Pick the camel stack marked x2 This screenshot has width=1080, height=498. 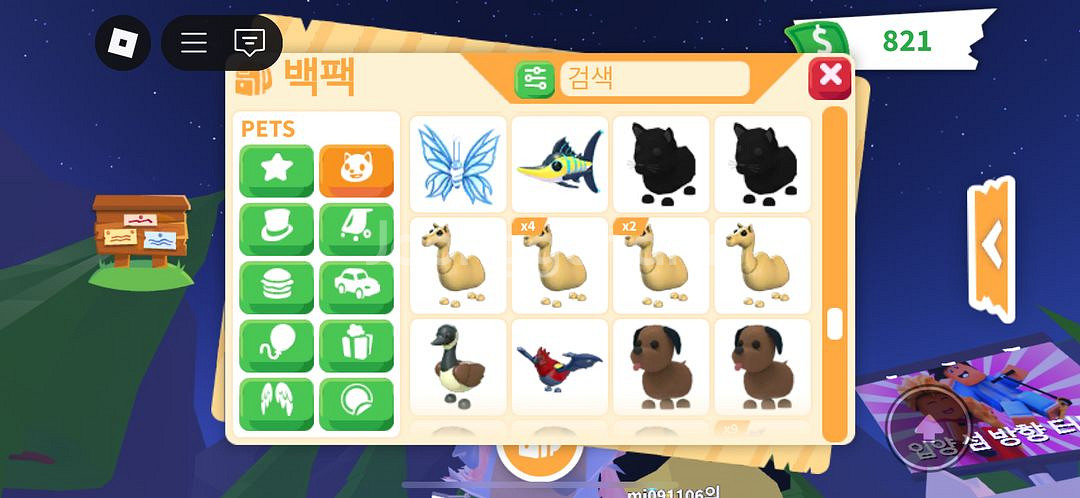click(x=660, y=265)
